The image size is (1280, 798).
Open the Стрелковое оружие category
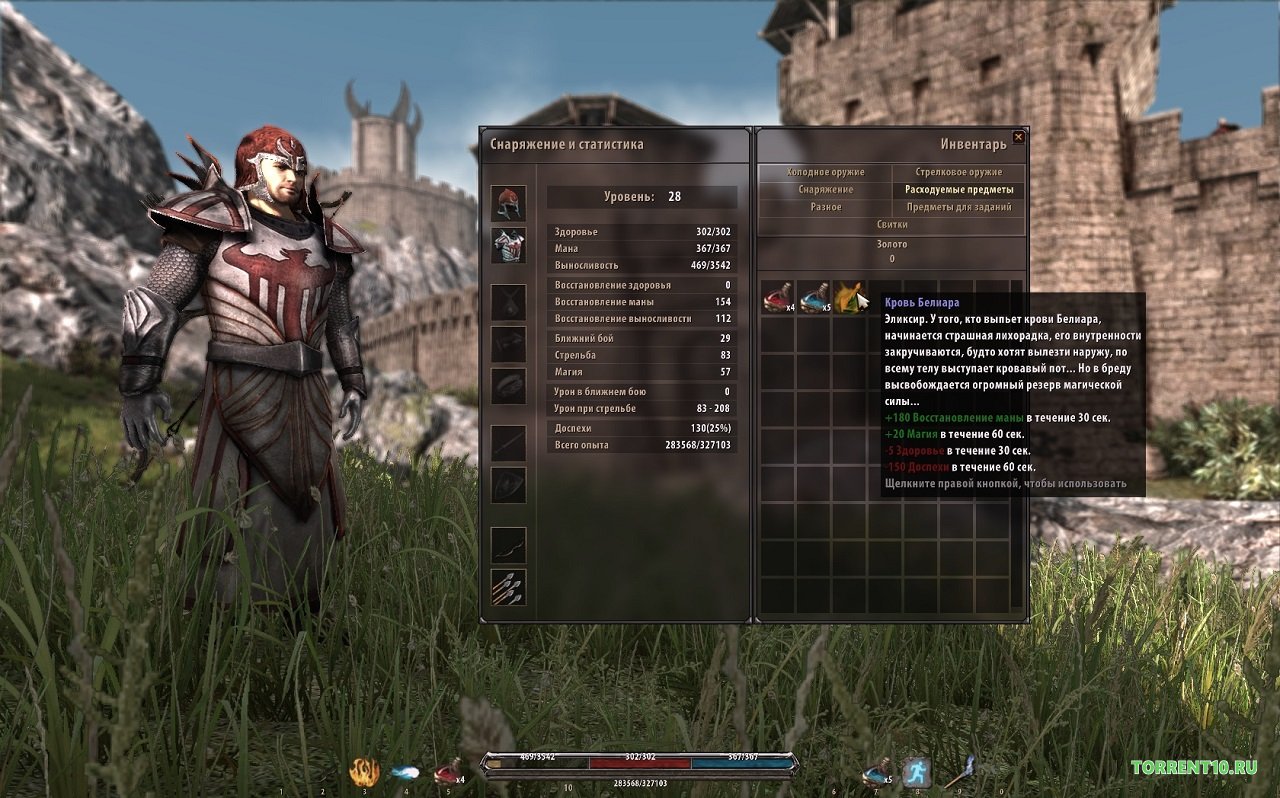click(x=959, y=172)
